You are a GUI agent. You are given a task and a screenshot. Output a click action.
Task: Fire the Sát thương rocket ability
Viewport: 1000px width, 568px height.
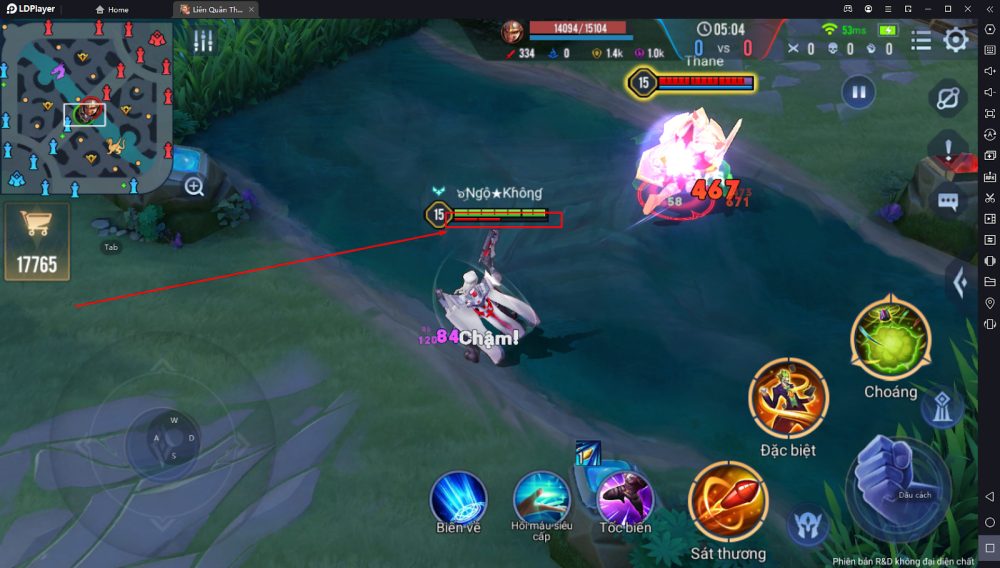[727, 502]
